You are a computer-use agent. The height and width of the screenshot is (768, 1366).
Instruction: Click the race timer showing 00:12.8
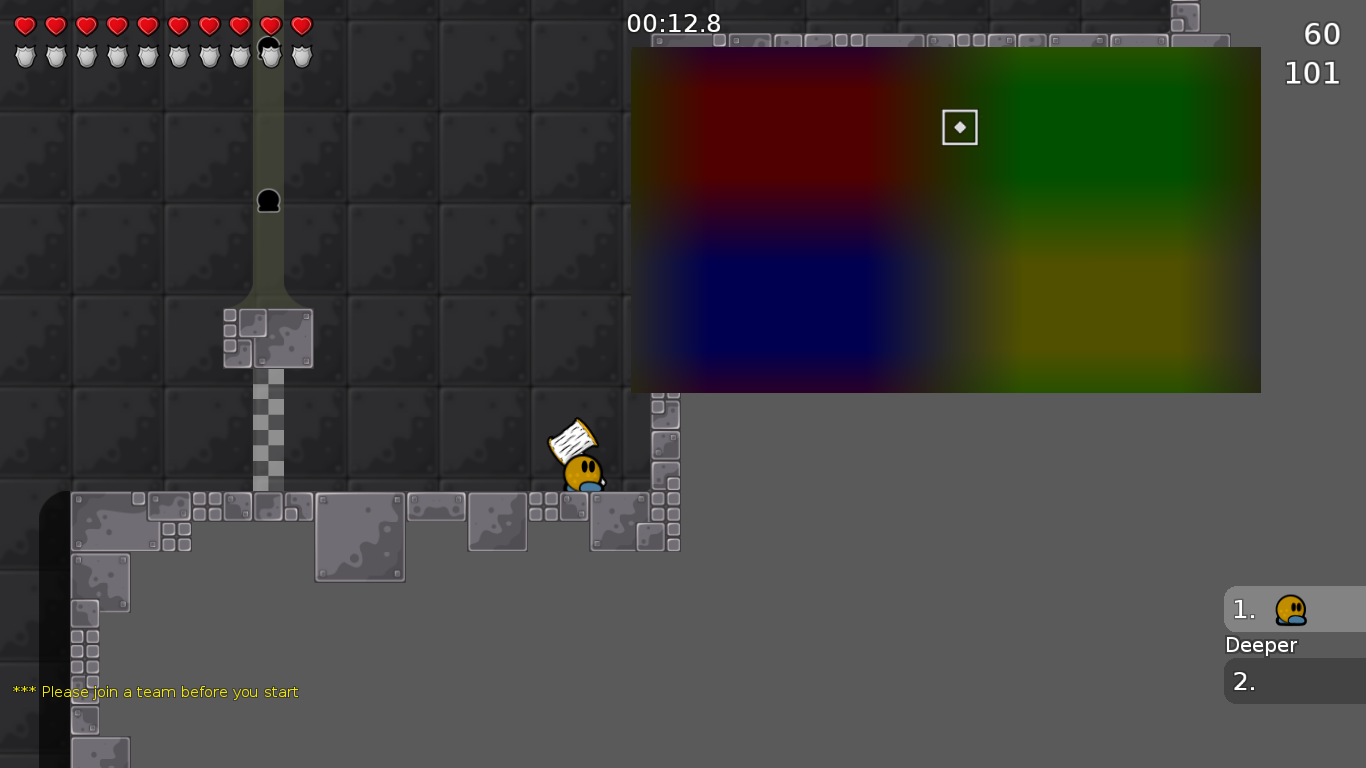[x=674, y=23]
